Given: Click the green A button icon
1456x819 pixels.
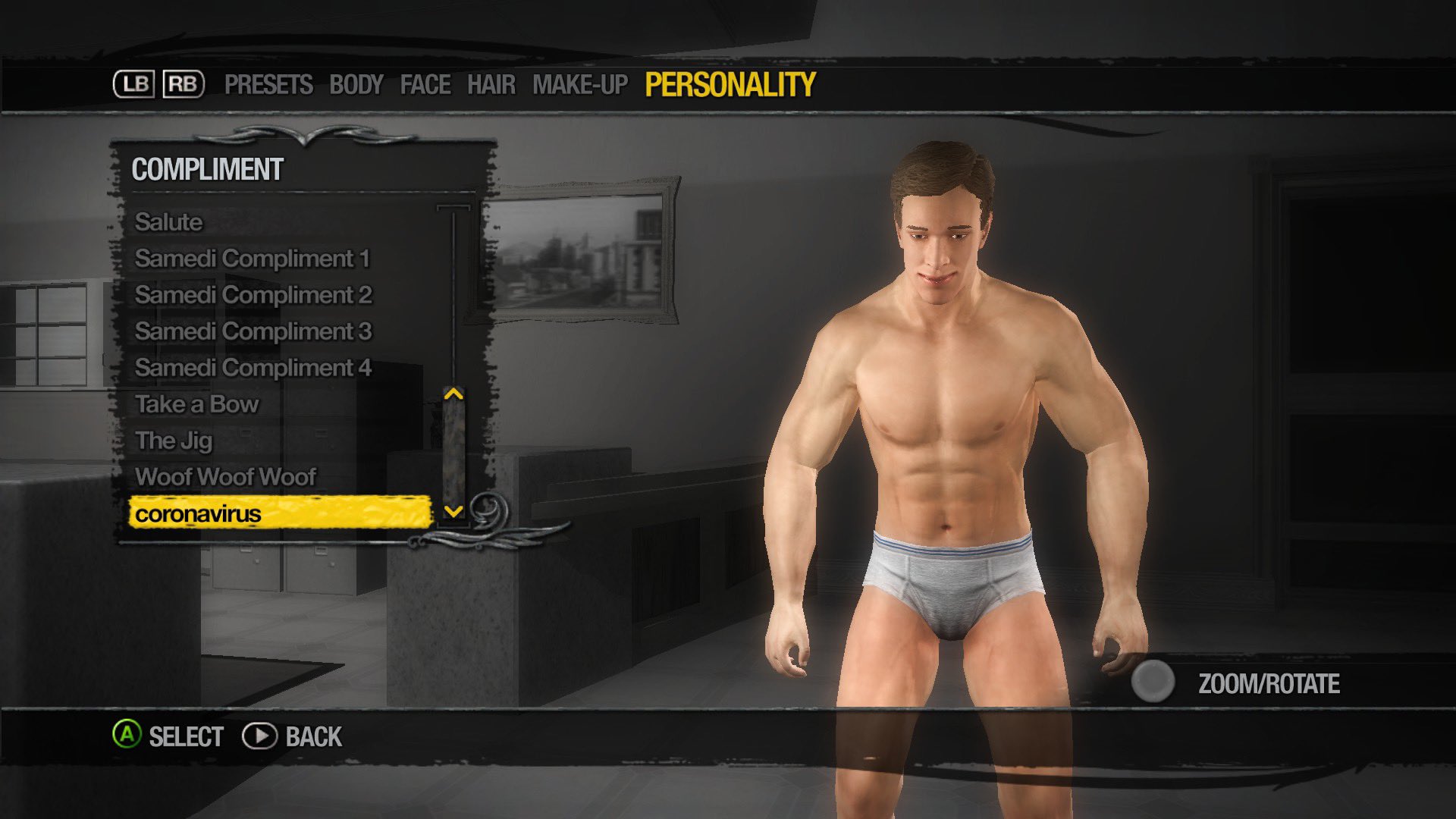Looking at the screenshot, I should point(127,736).
